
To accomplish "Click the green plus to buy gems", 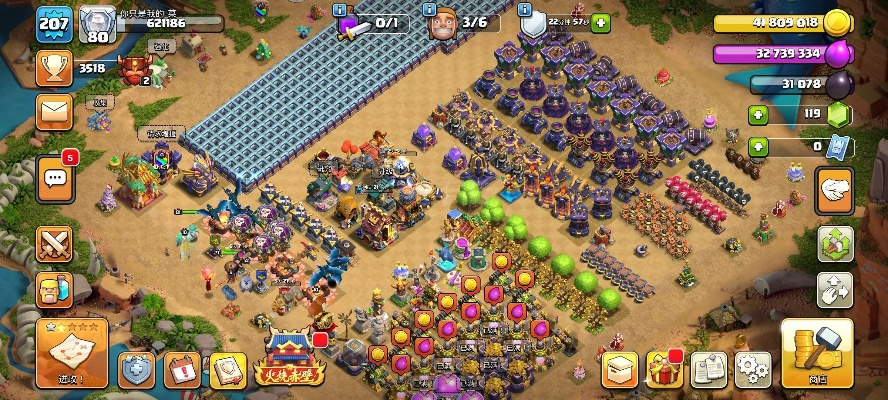I will (758, 115).
